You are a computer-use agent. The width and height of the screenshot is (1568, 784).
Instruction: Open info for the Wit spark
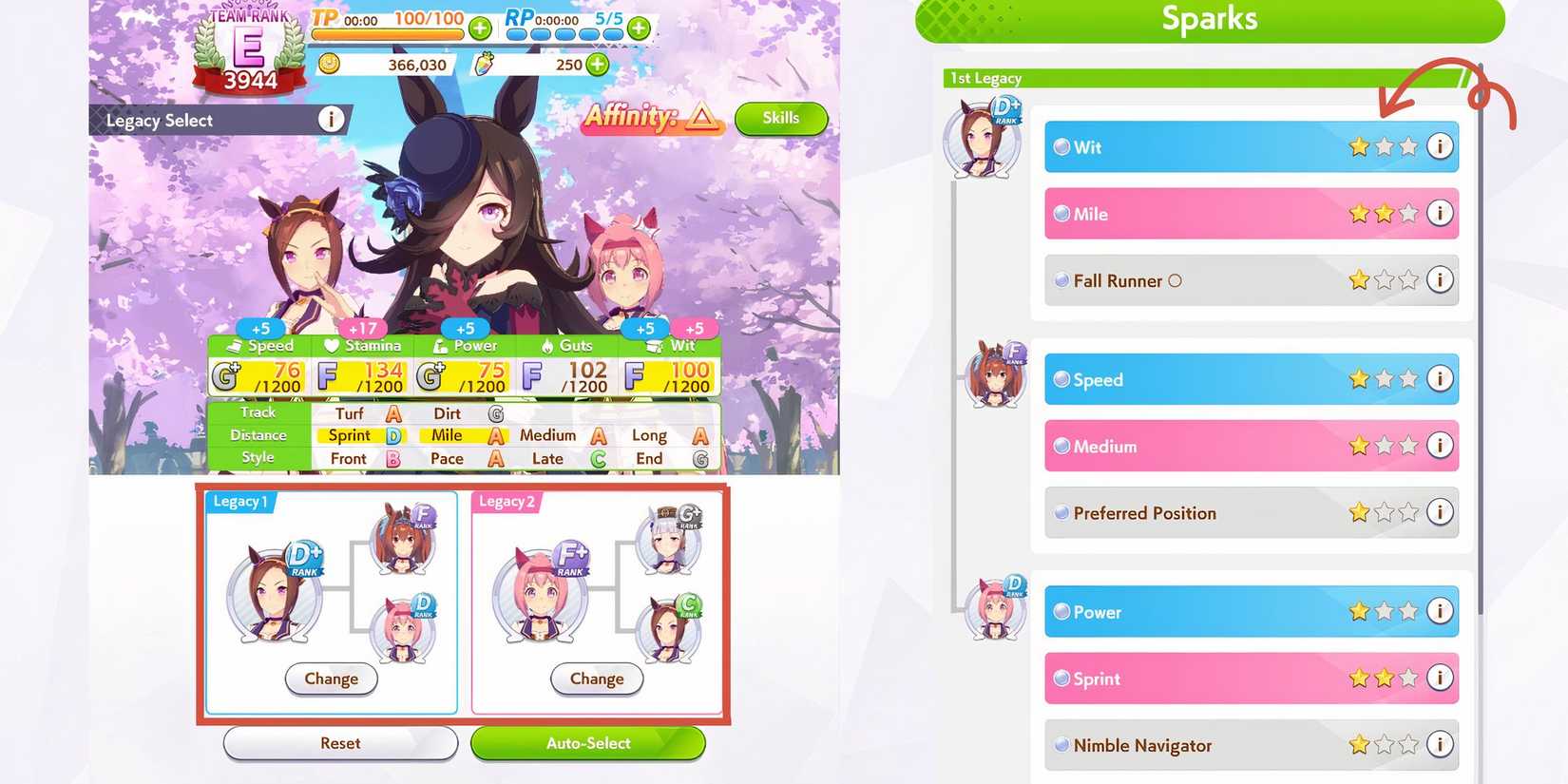1440,147
